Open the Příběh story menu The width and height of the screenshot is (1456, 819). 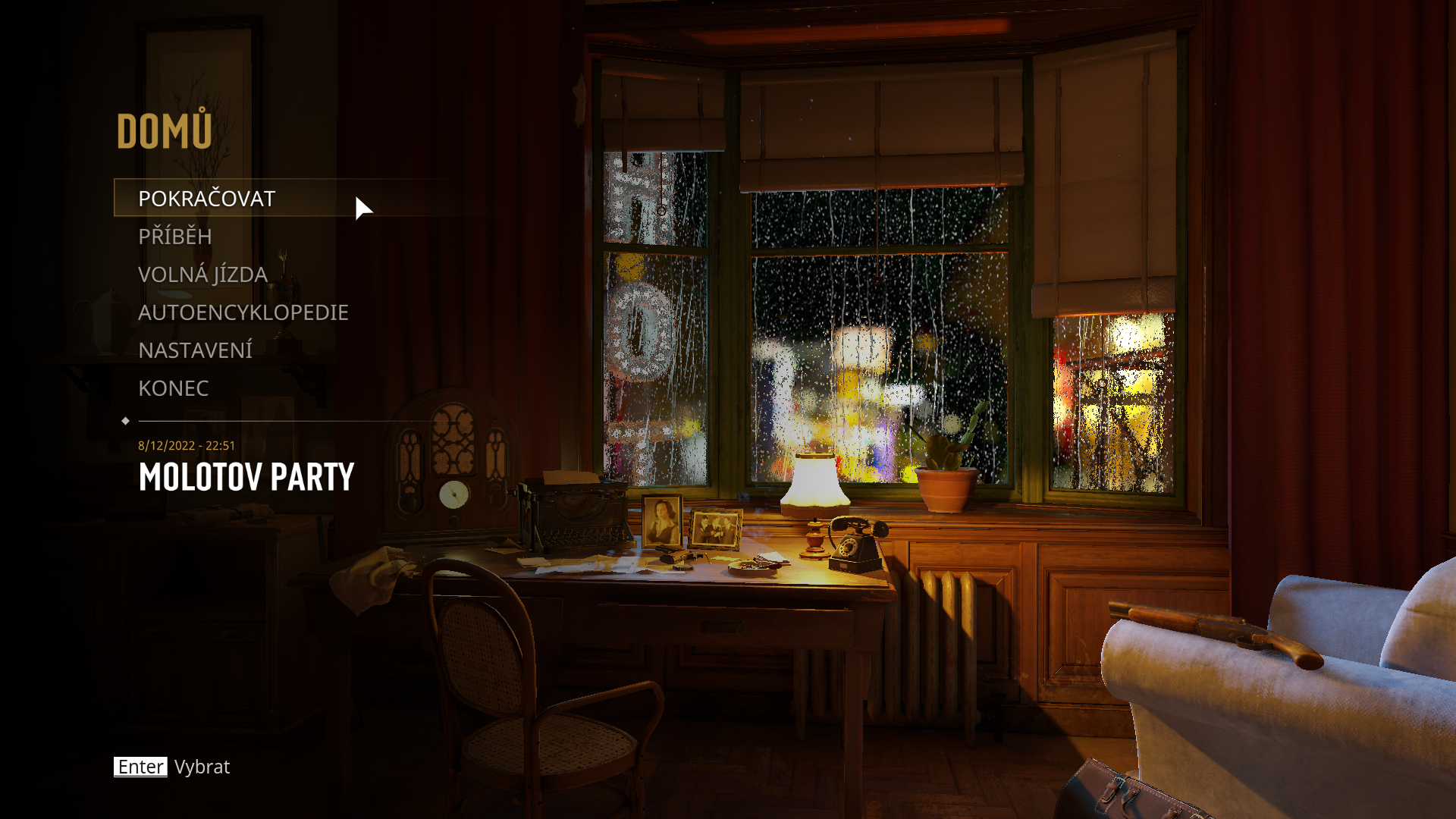point(175,237)
